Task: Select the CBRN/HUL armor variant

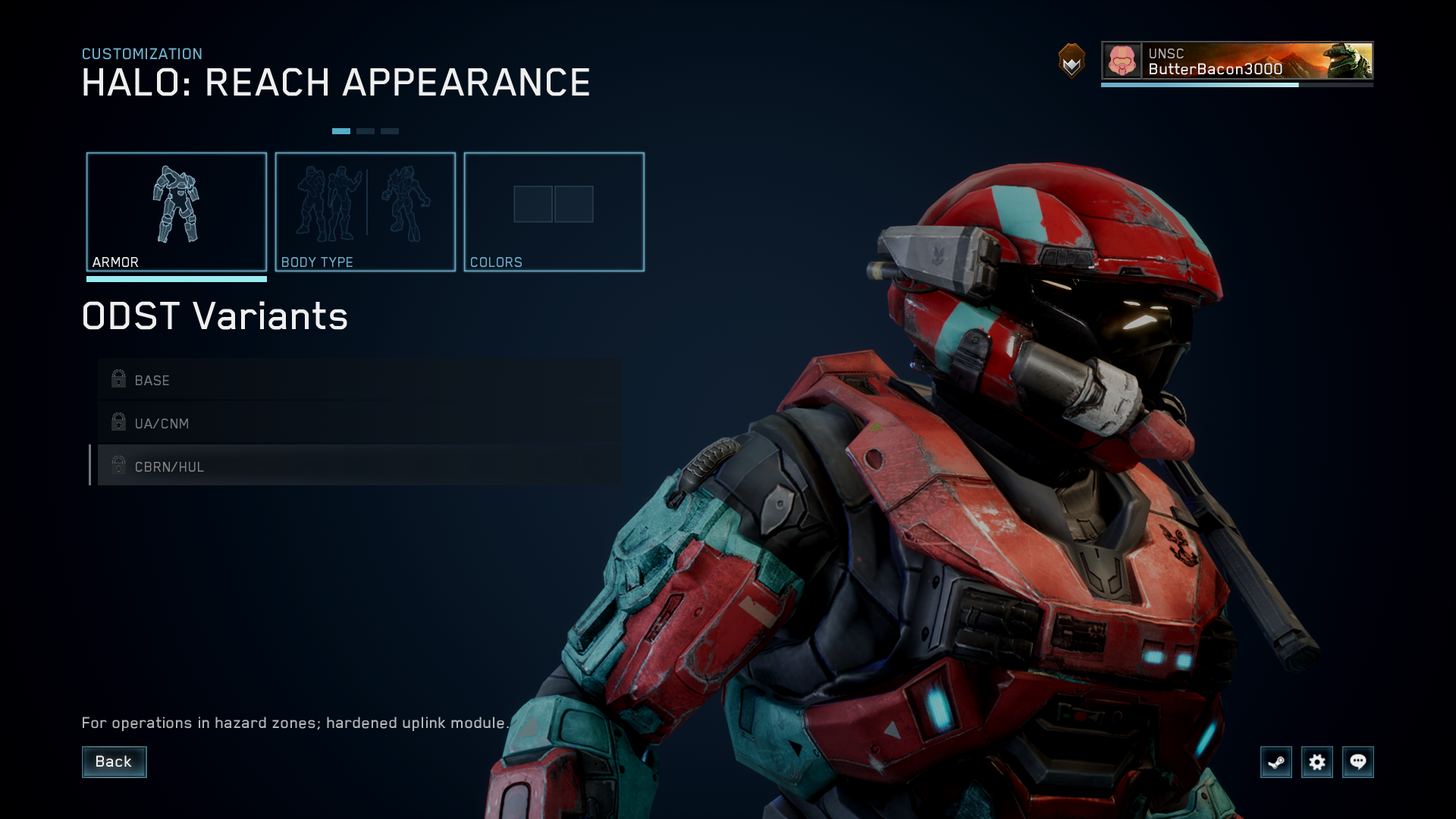Action: pyautogui.click(x=303, y=466)
